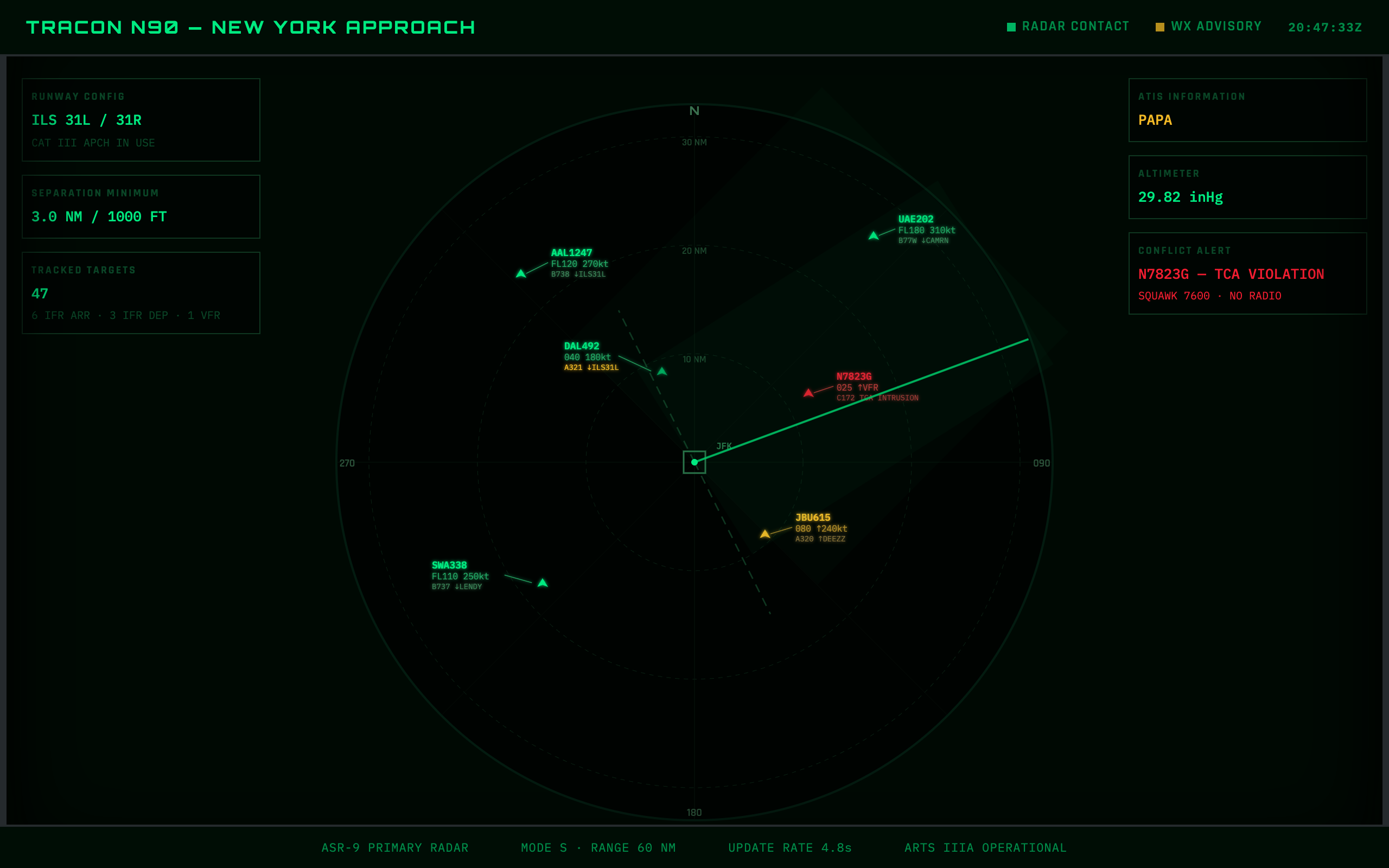
Task: Open the ATIS INFORMATION panel
Action: (x=1247, y=110)
